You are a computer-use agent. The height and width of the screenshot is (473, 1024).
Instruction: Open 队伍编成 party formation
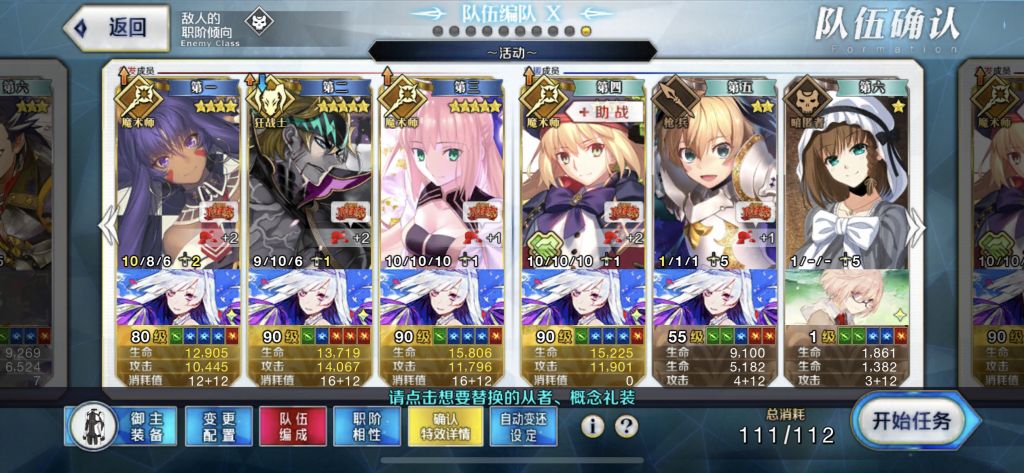(292, 427)
